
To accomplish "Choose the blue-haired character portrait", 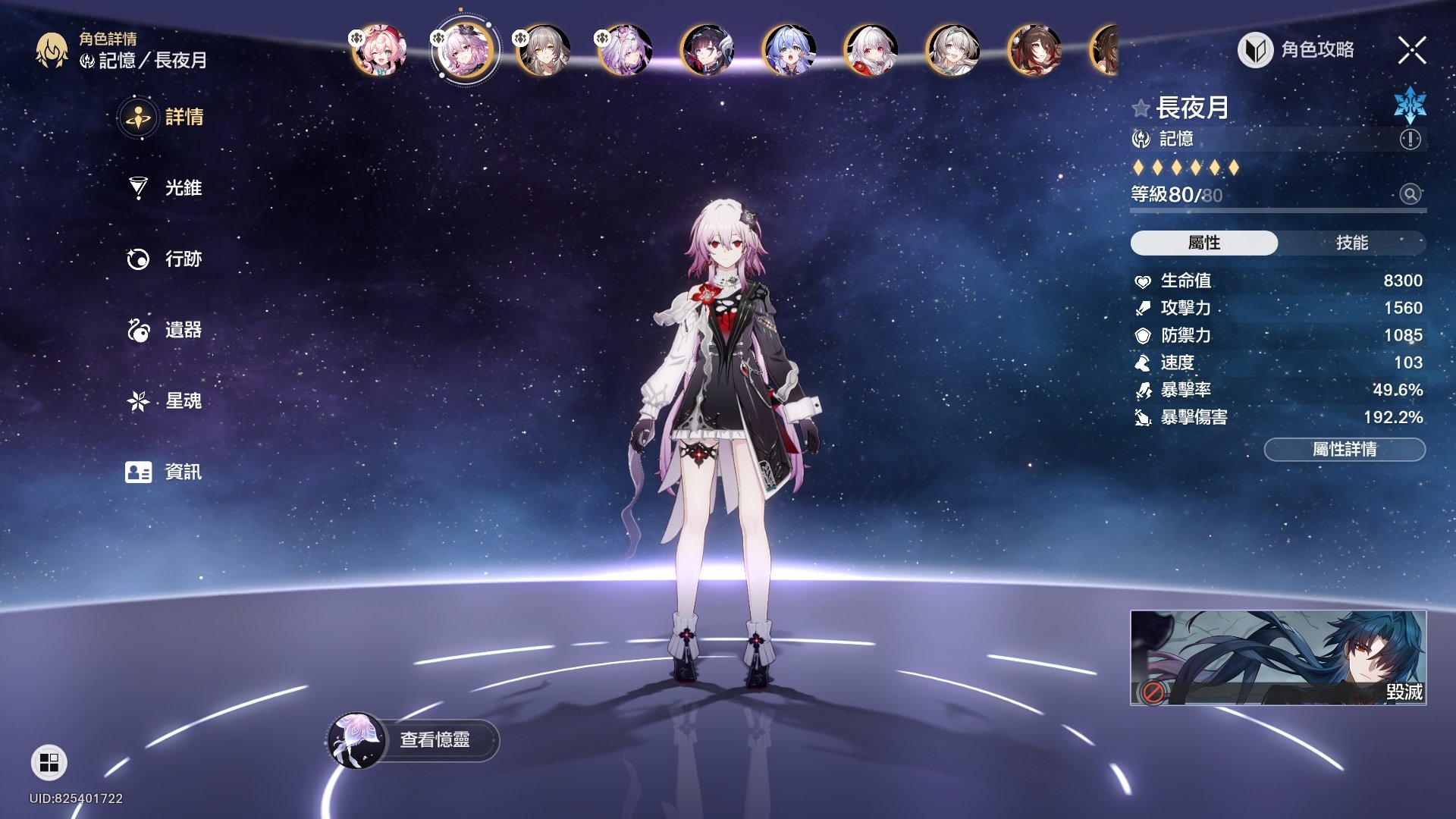I will (789, 50).
